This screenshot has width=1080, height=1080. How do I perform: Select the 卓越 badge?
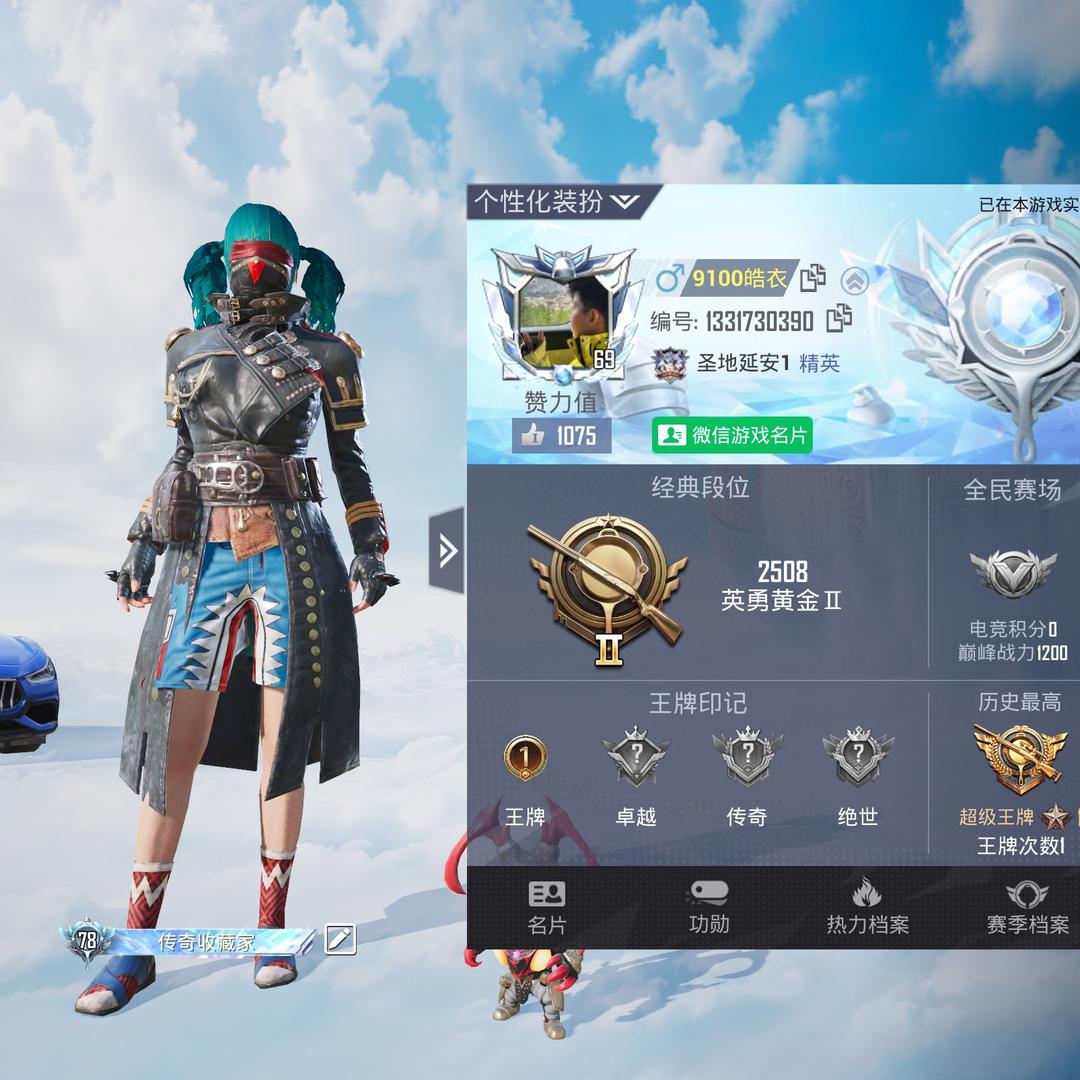636,758
